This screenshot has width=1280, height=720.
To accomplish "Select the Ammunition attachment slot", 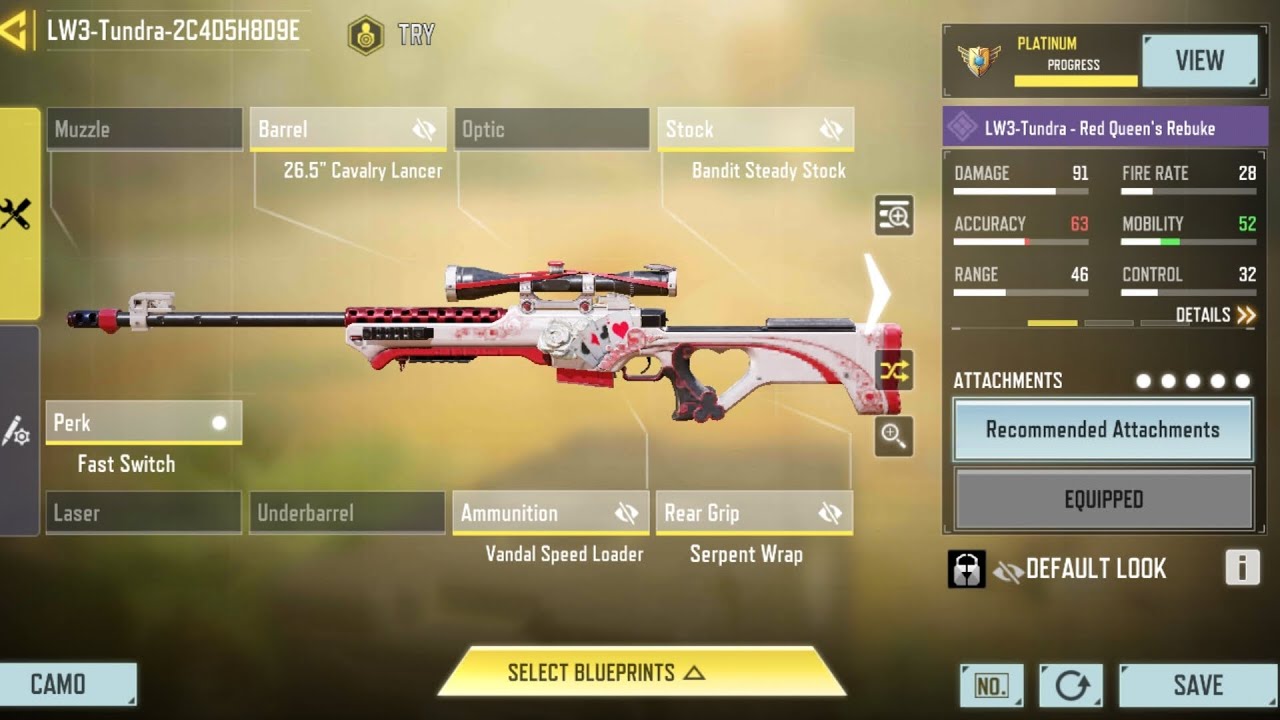I will 551,513.
